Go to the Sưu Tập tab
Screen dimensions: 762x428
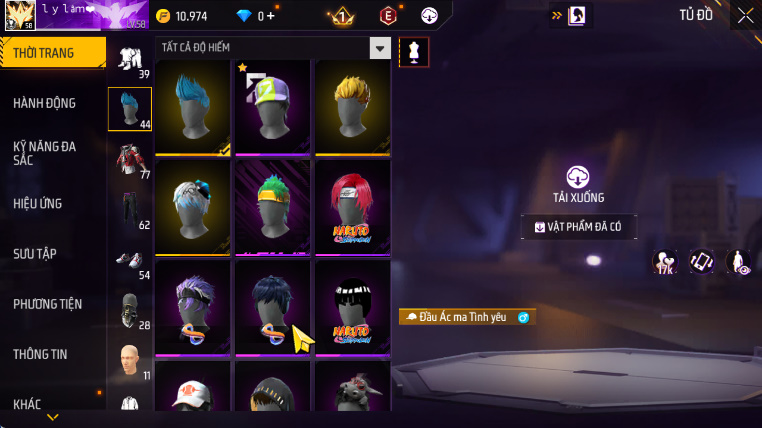click(34, 254)
